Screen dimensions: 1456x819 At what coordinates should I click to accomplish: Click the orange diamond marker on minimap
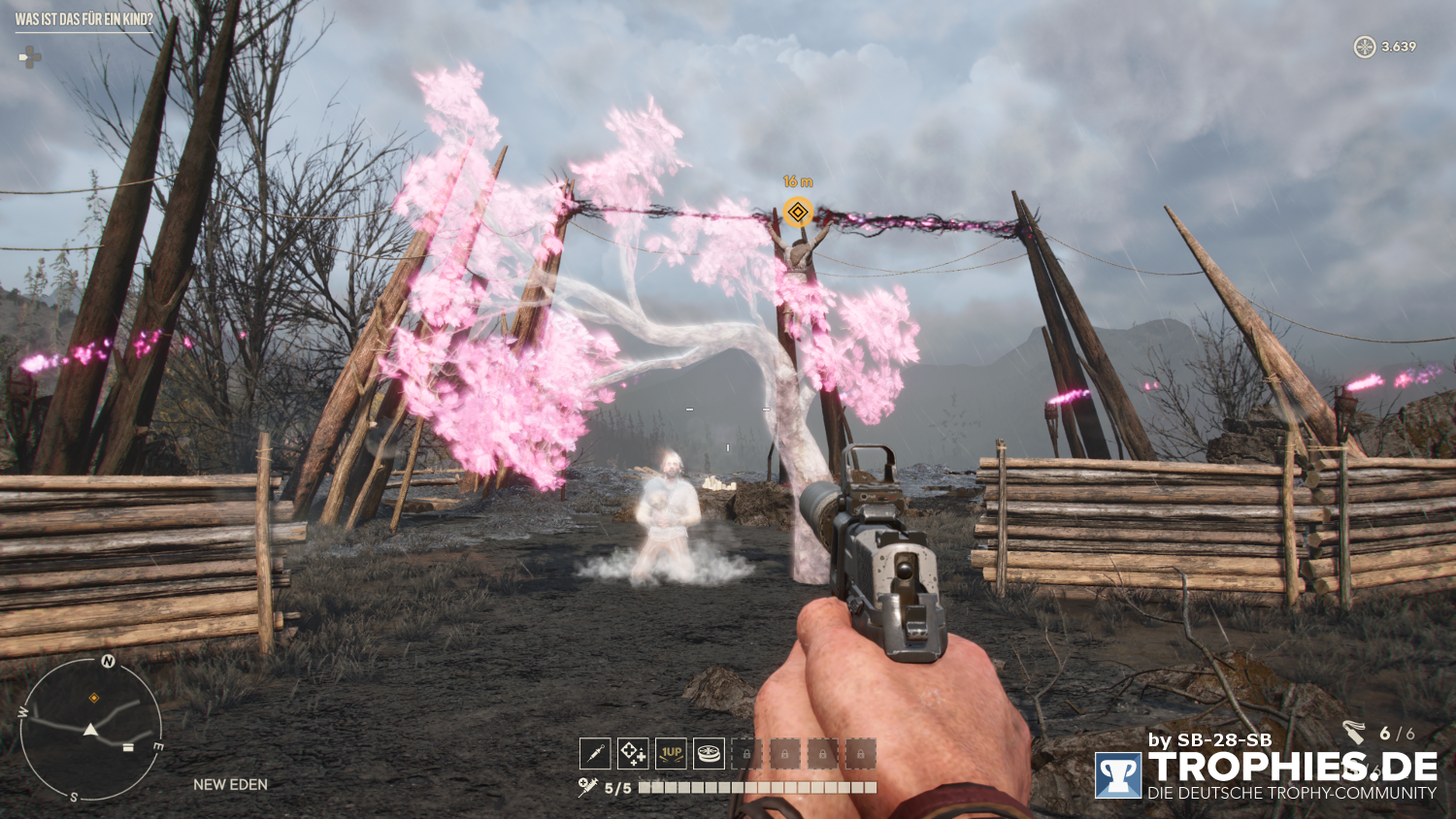(x=94, y=698)
